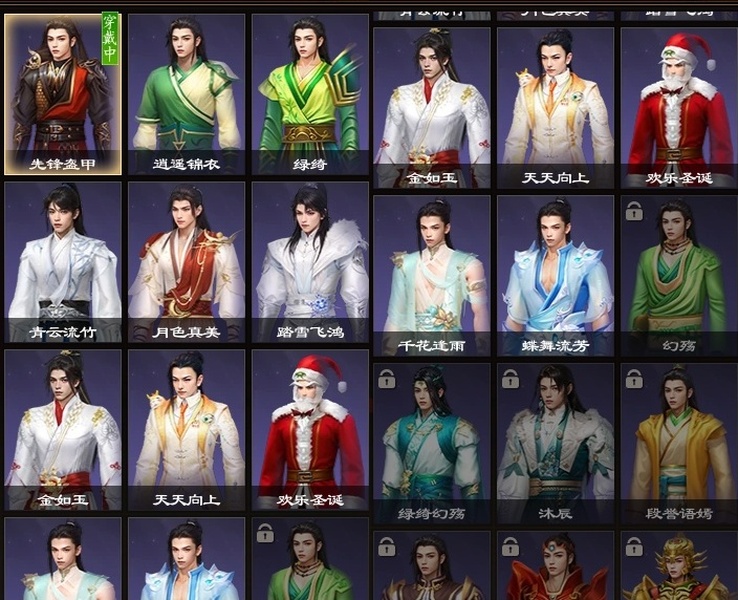The width and height of the screenshot is (738, 600).
Task: Click the 踏雪飞鸿 fur-collar outfit
Action: pos(309,262)
